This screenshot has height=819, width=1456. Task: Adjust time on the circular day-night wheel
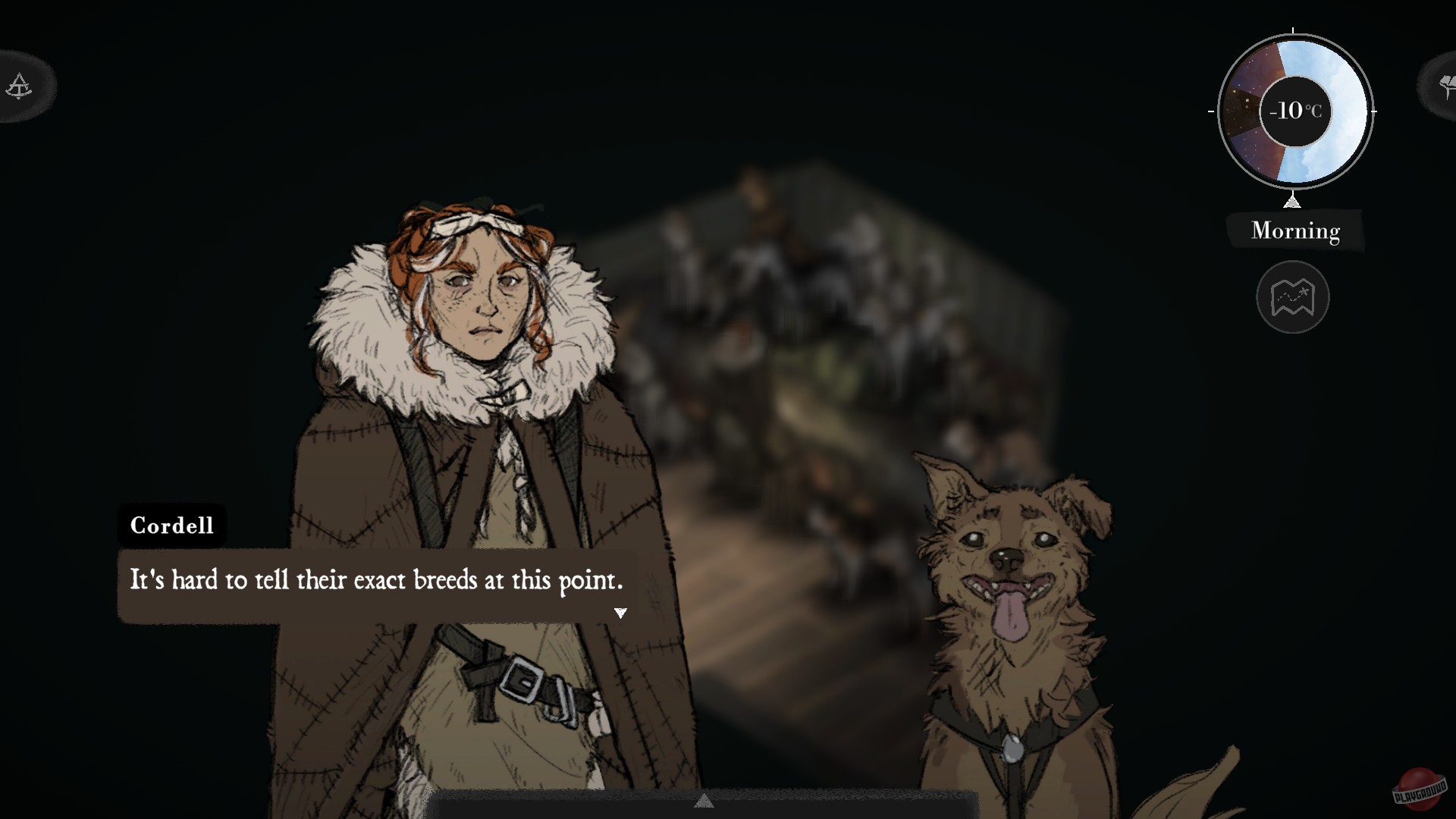coord(1294,112)
